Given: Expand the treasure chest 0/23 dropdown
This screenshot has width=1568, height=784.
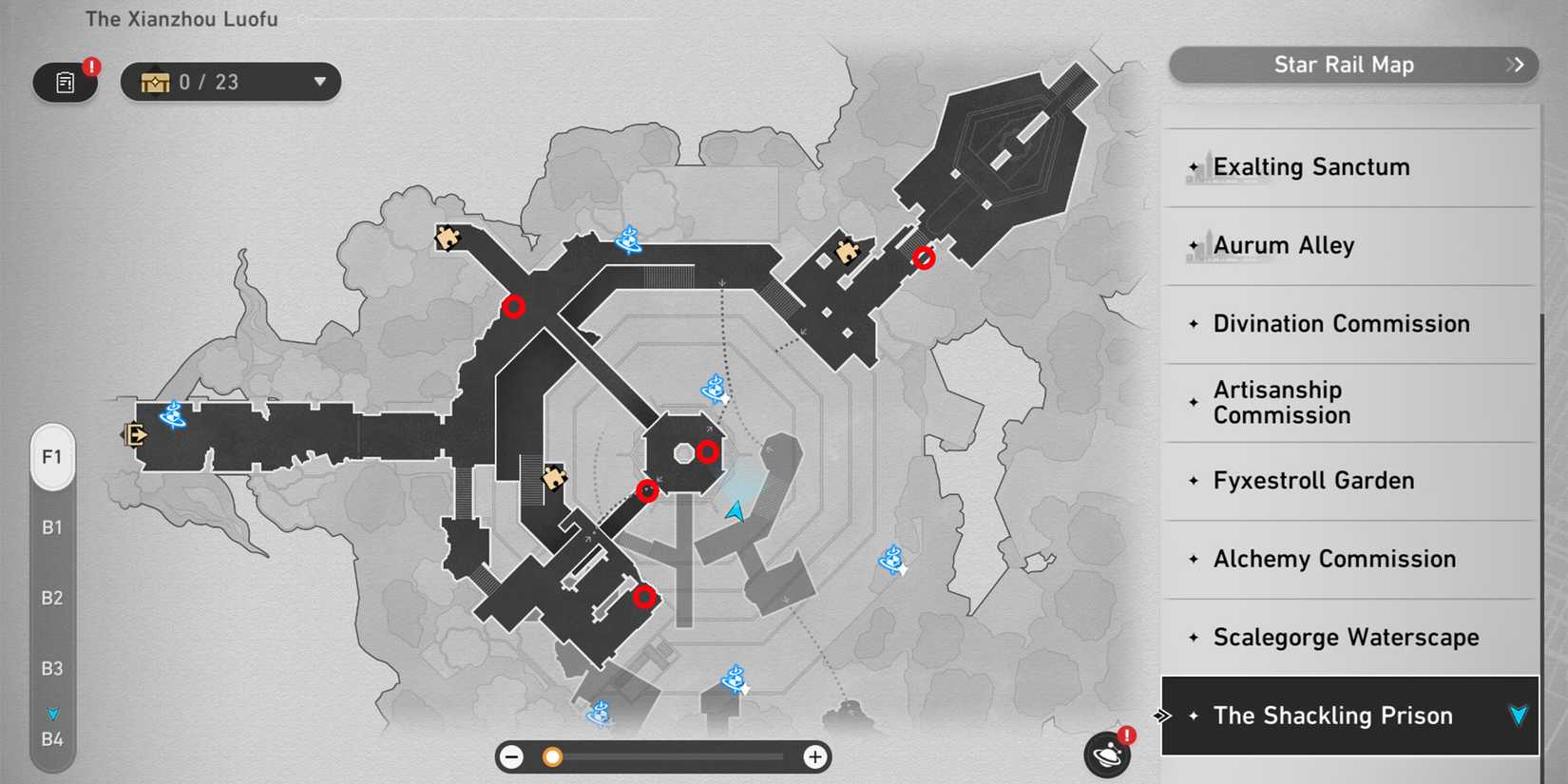Looking at the screenshot, I should coord(320,82).
